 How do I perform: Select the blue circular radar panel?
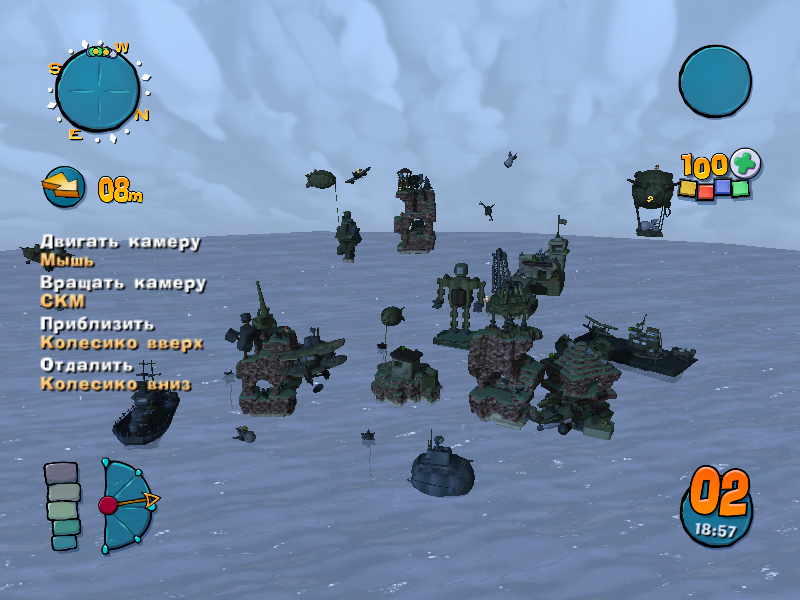pos(715,81)
